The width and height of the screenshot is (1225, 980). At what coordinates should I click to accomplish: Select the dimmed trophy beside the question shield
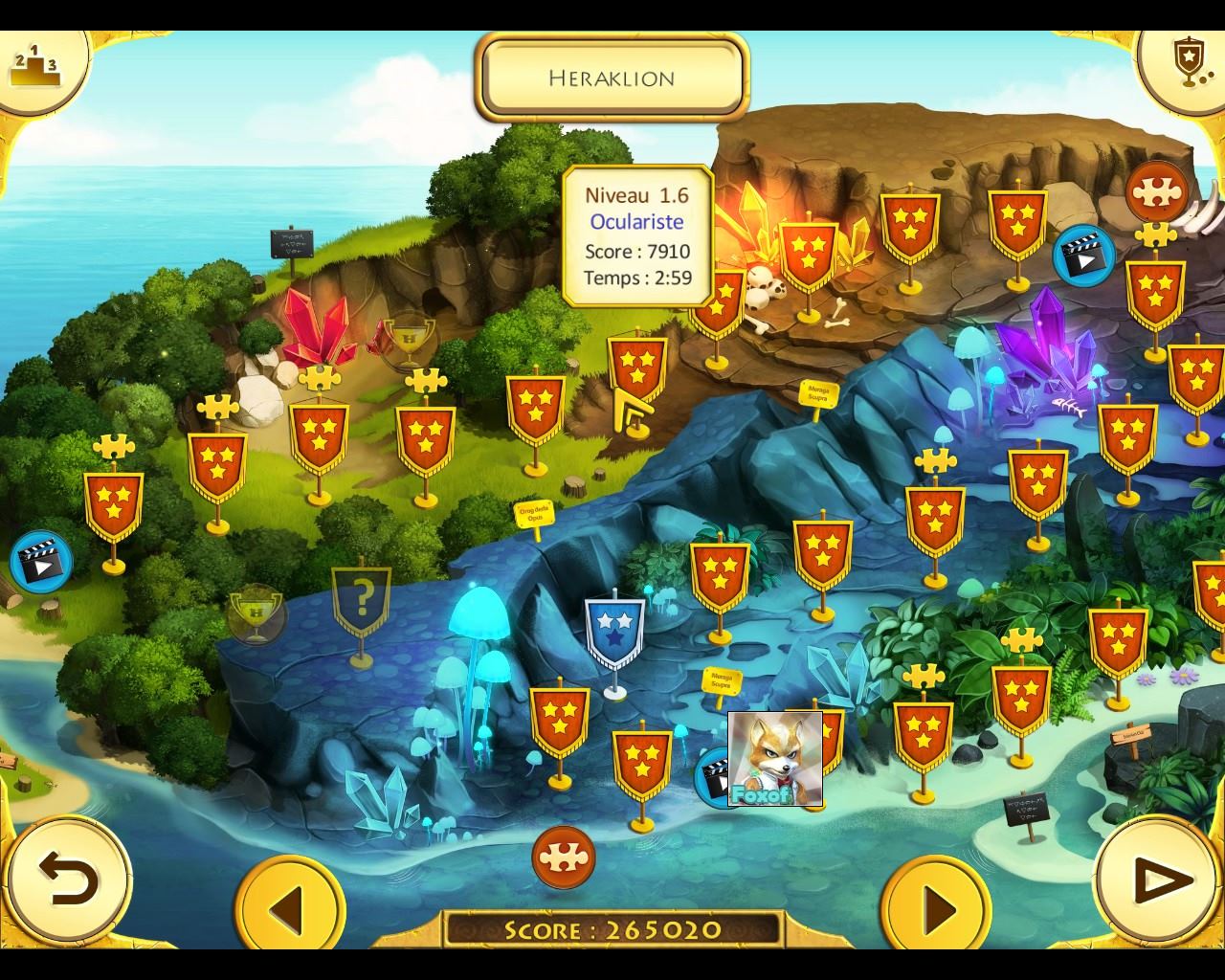coord(256,614)
